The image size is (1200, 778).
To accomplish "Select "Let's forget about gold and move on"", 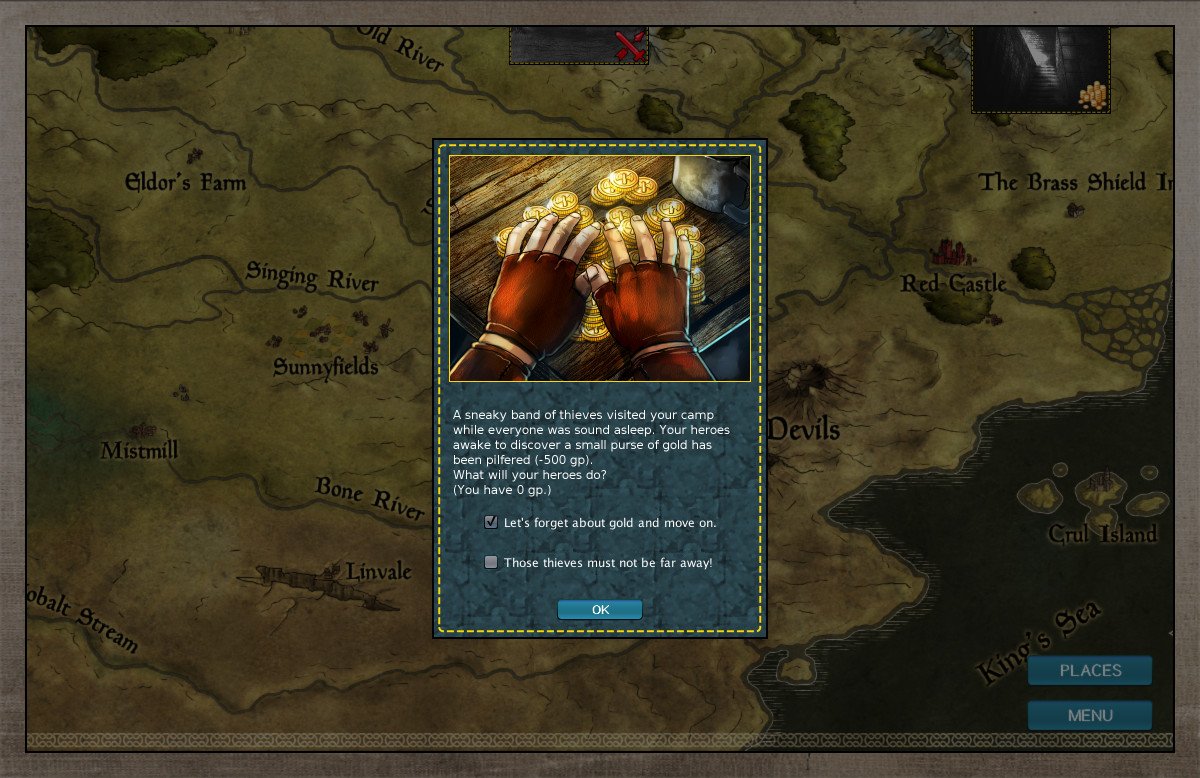I will click(x=491, y=522).
